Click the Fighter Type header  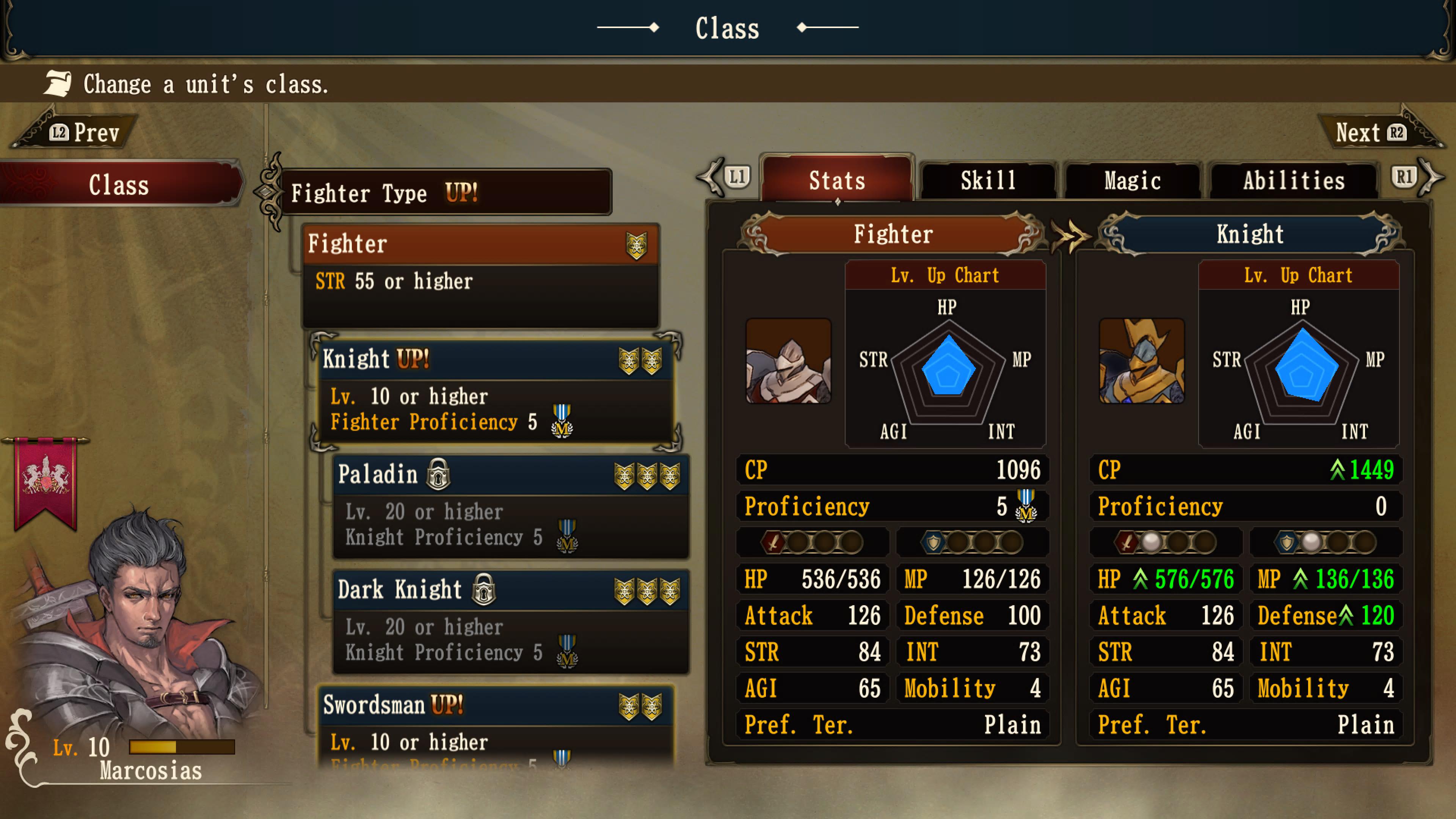click(x=447, y=193)
